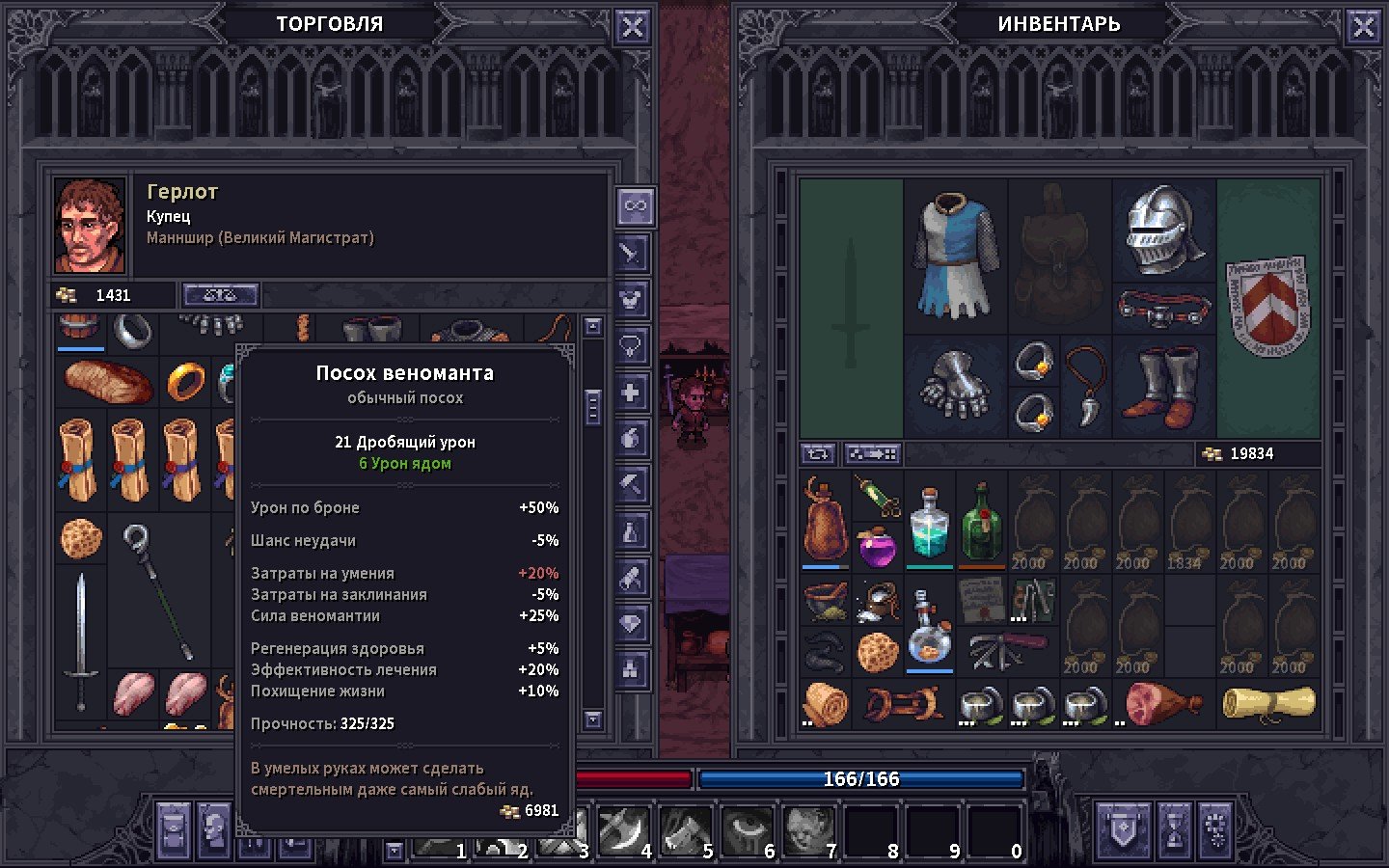Close the Инвентарь inventory window
The height and width of the screenshot is (868, 1389).
tap(1363, 27)
